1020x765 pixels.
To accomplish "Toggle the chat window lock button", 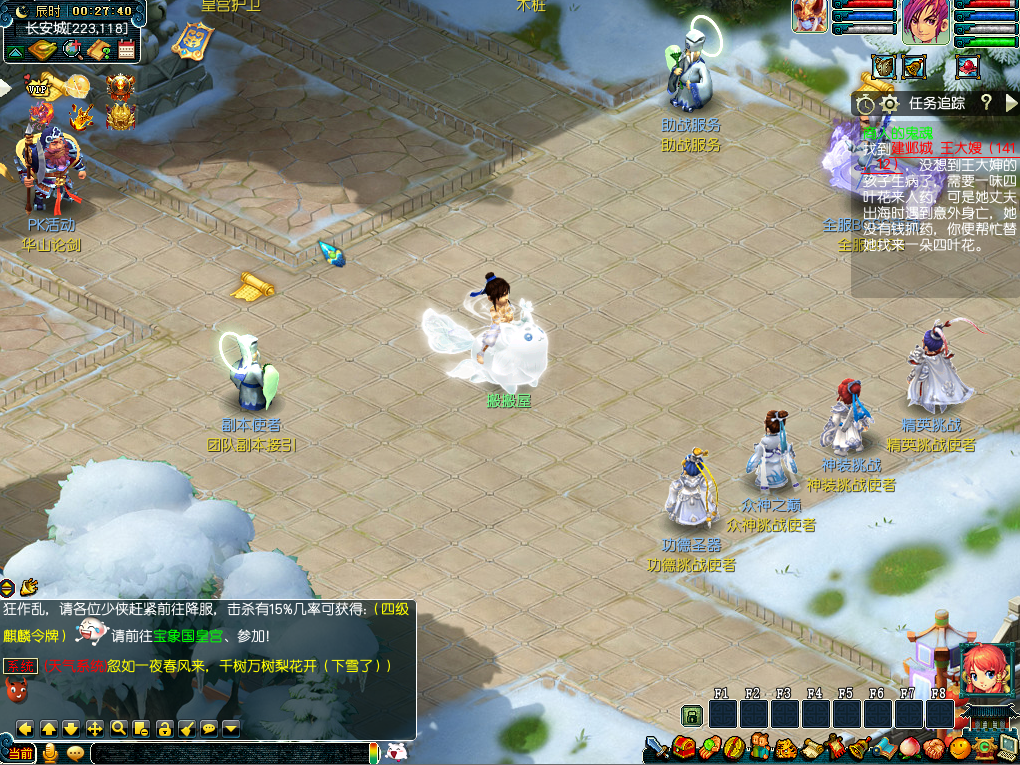I will (164, 728).
